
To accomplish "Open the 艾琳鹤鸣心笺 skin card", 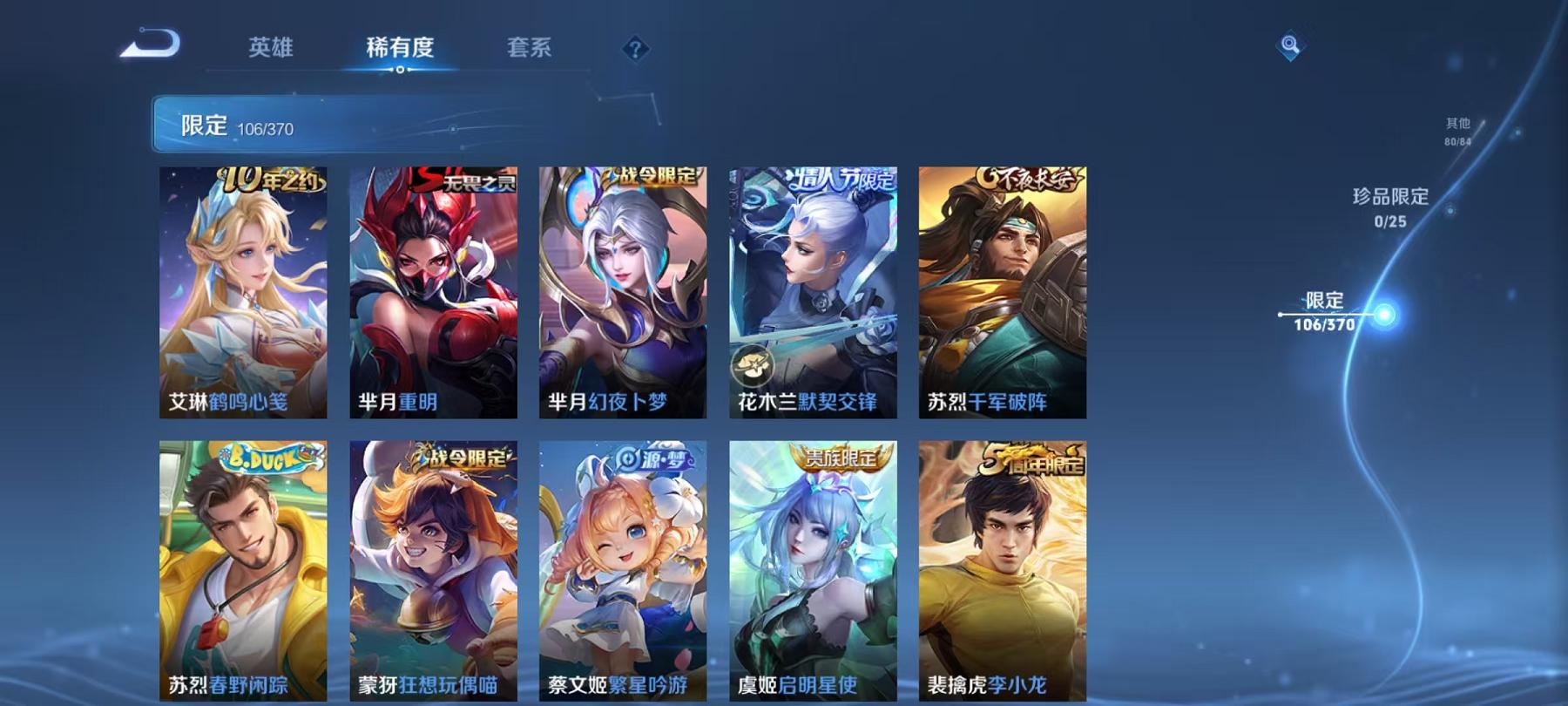I will (243, 296).
